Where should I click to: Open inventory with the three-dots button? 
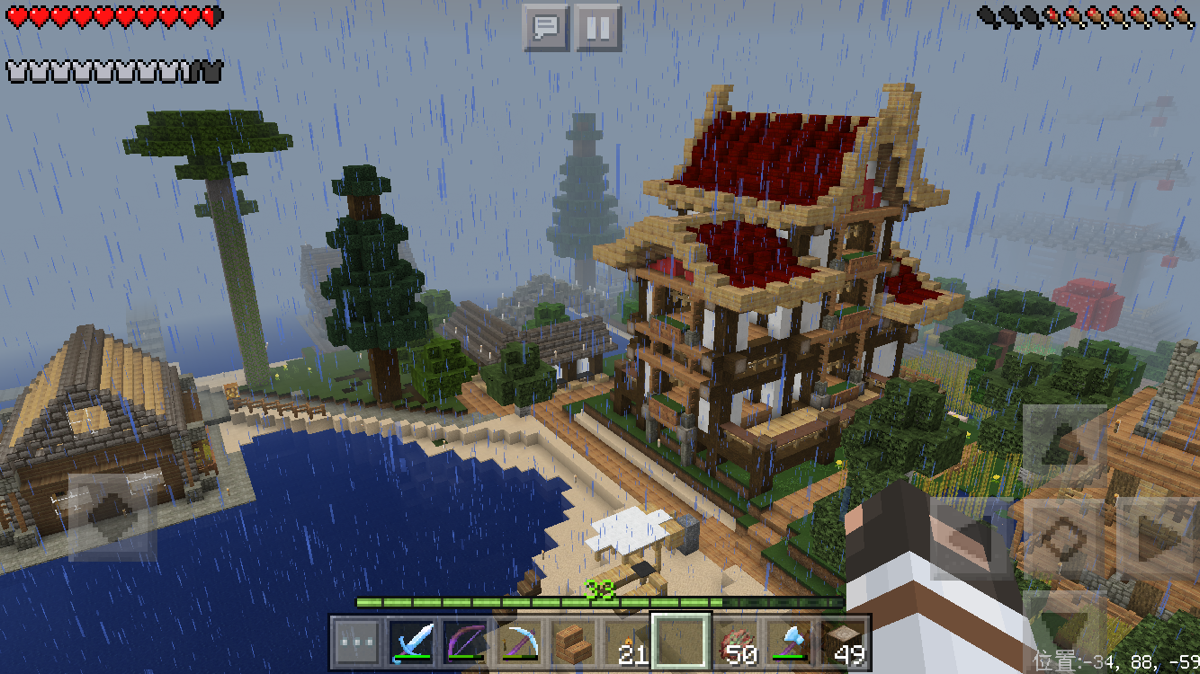(x=356, y=642)
